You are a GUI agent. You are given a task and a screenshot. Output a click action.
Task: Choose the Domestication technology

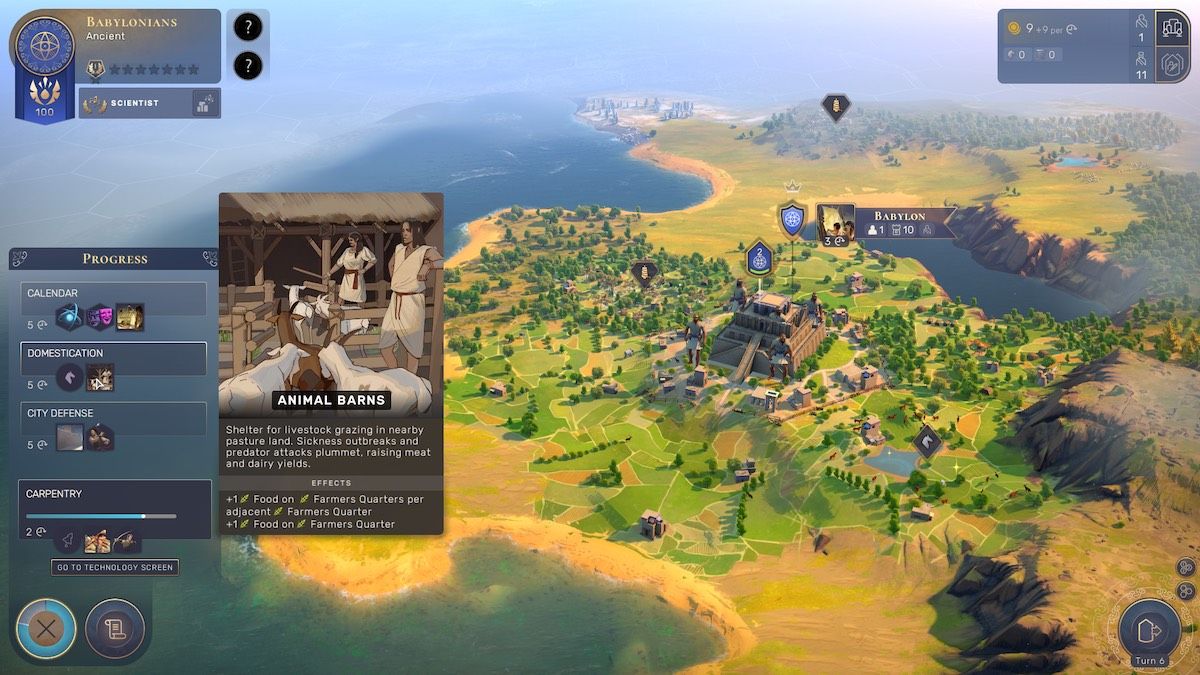point(113,357)
